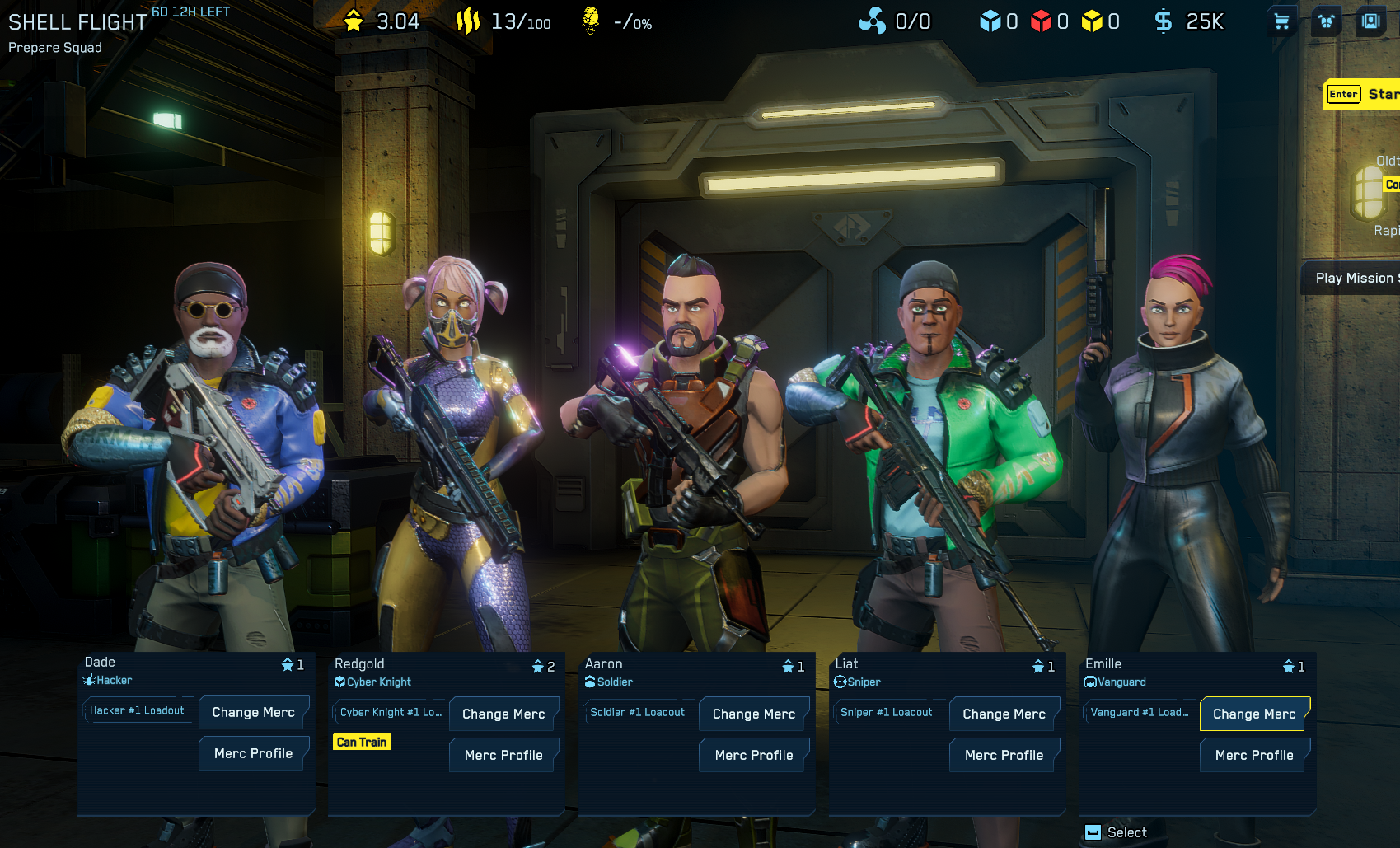Change the merc in Dade's slot
The height and width of the screenshot is (848, 1400).
point(253,712)
